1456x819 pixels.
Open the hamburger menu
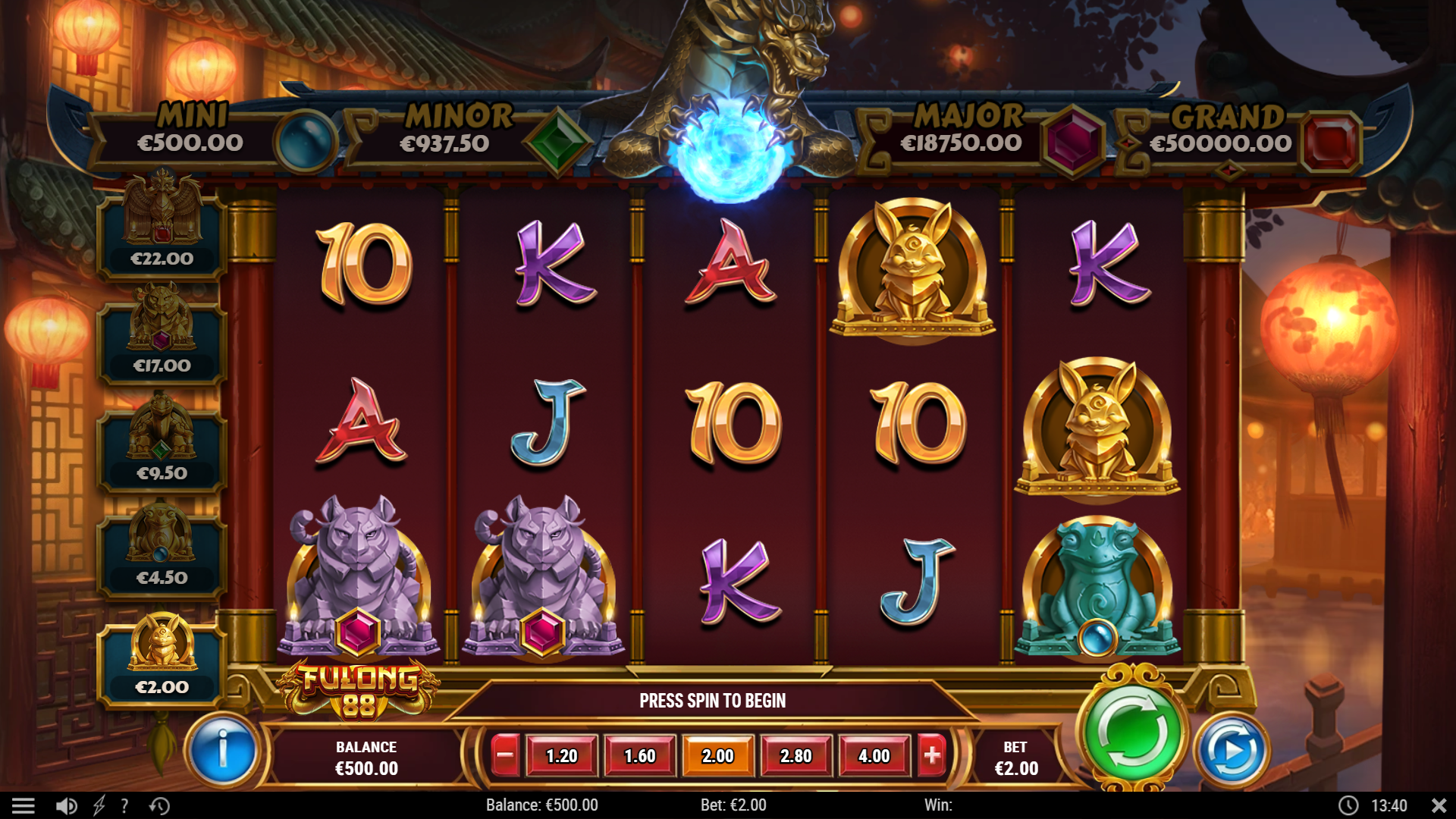tap(25, 805)
